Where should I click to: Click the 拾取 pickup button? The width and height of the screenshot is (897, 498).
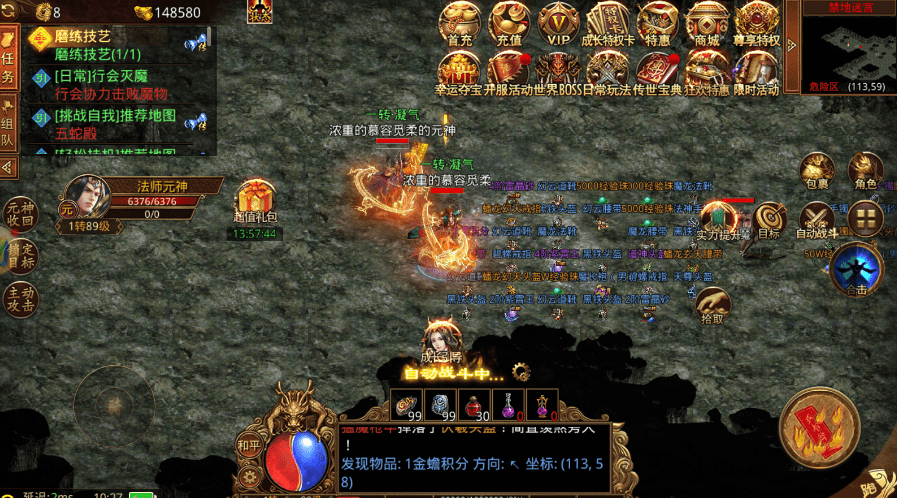[712, 303]
